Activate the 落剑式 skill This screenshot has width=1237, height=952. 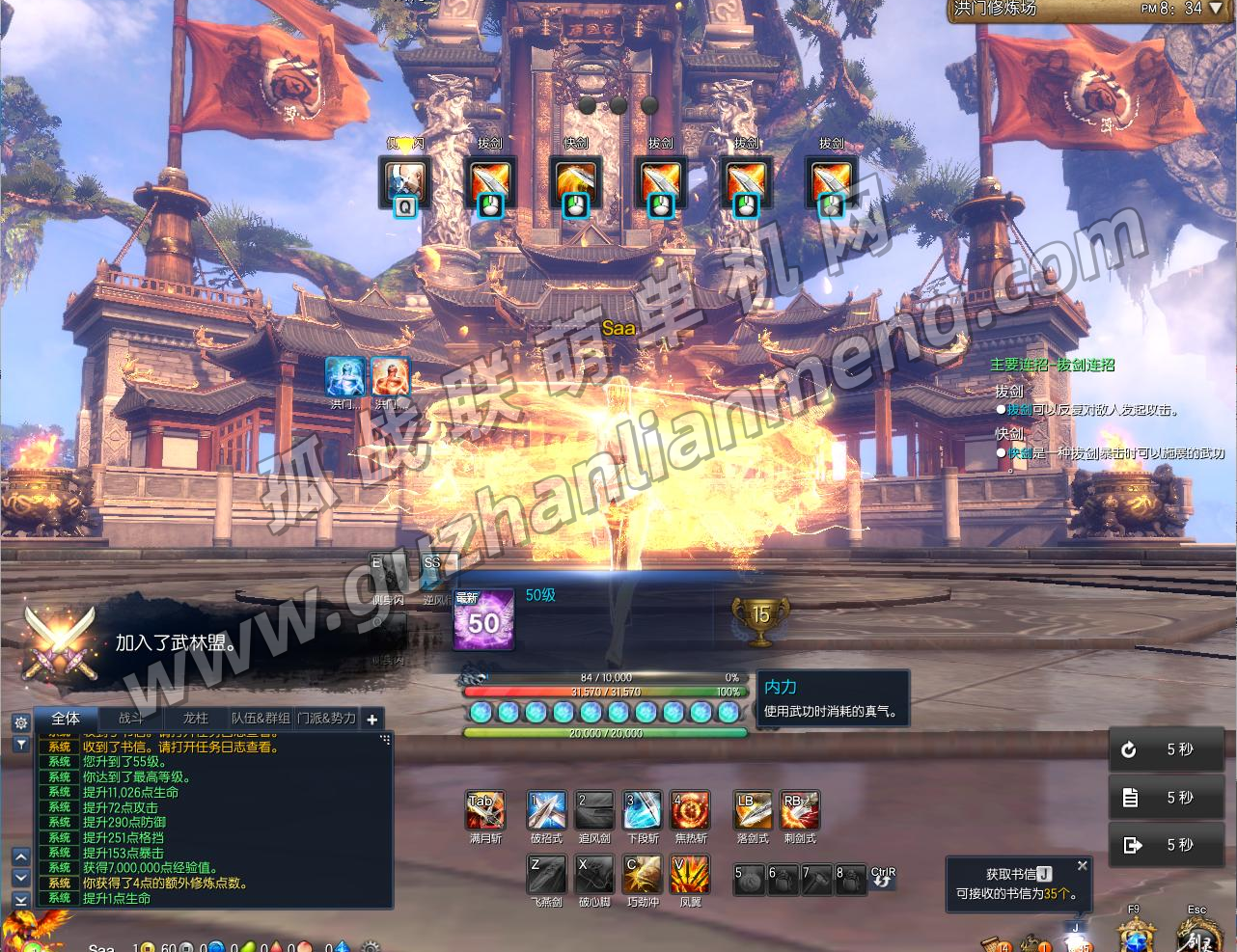(753, 811)
